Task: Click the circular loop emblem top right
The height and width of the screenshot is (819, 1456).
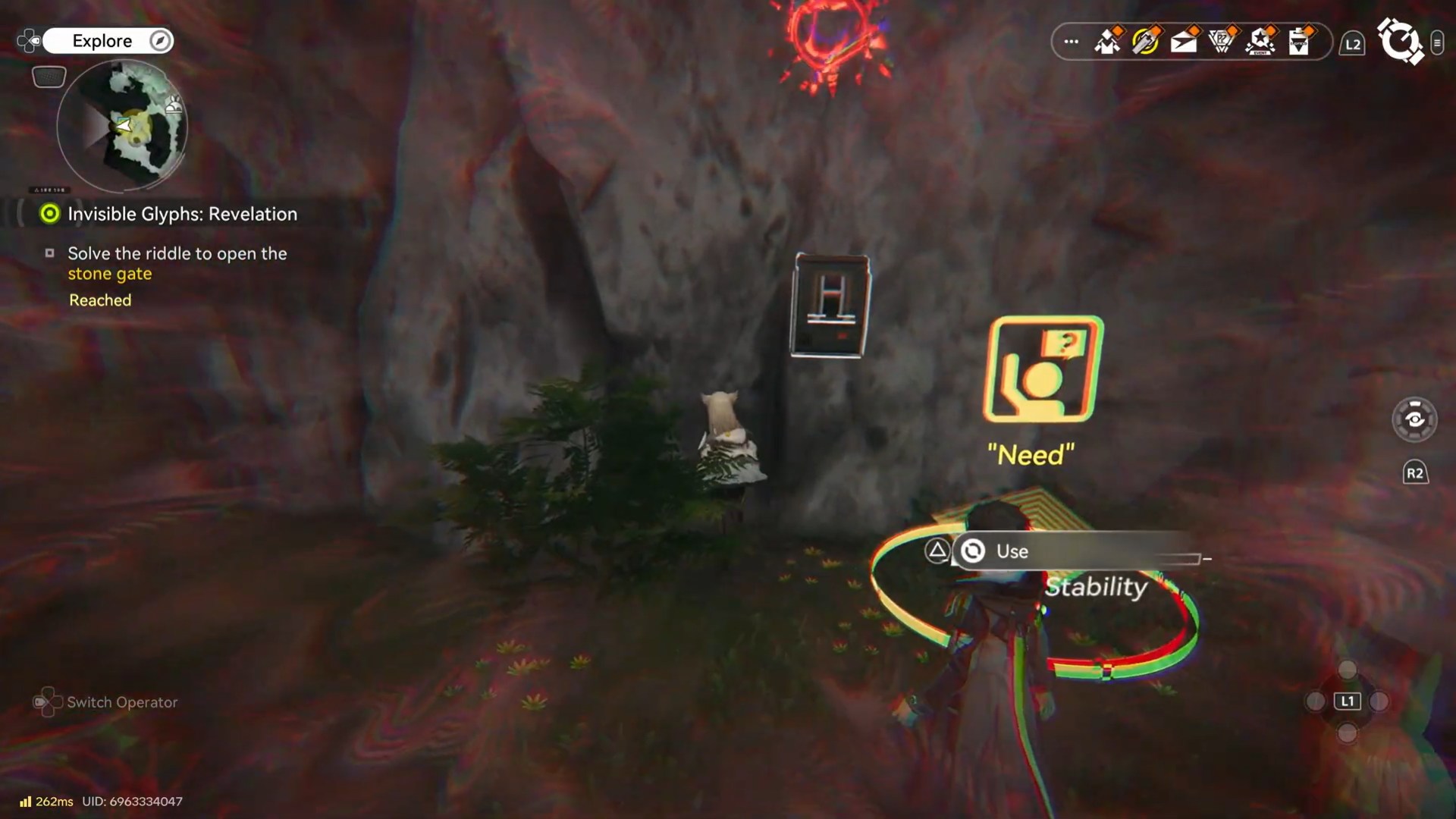Action: 1402,42
